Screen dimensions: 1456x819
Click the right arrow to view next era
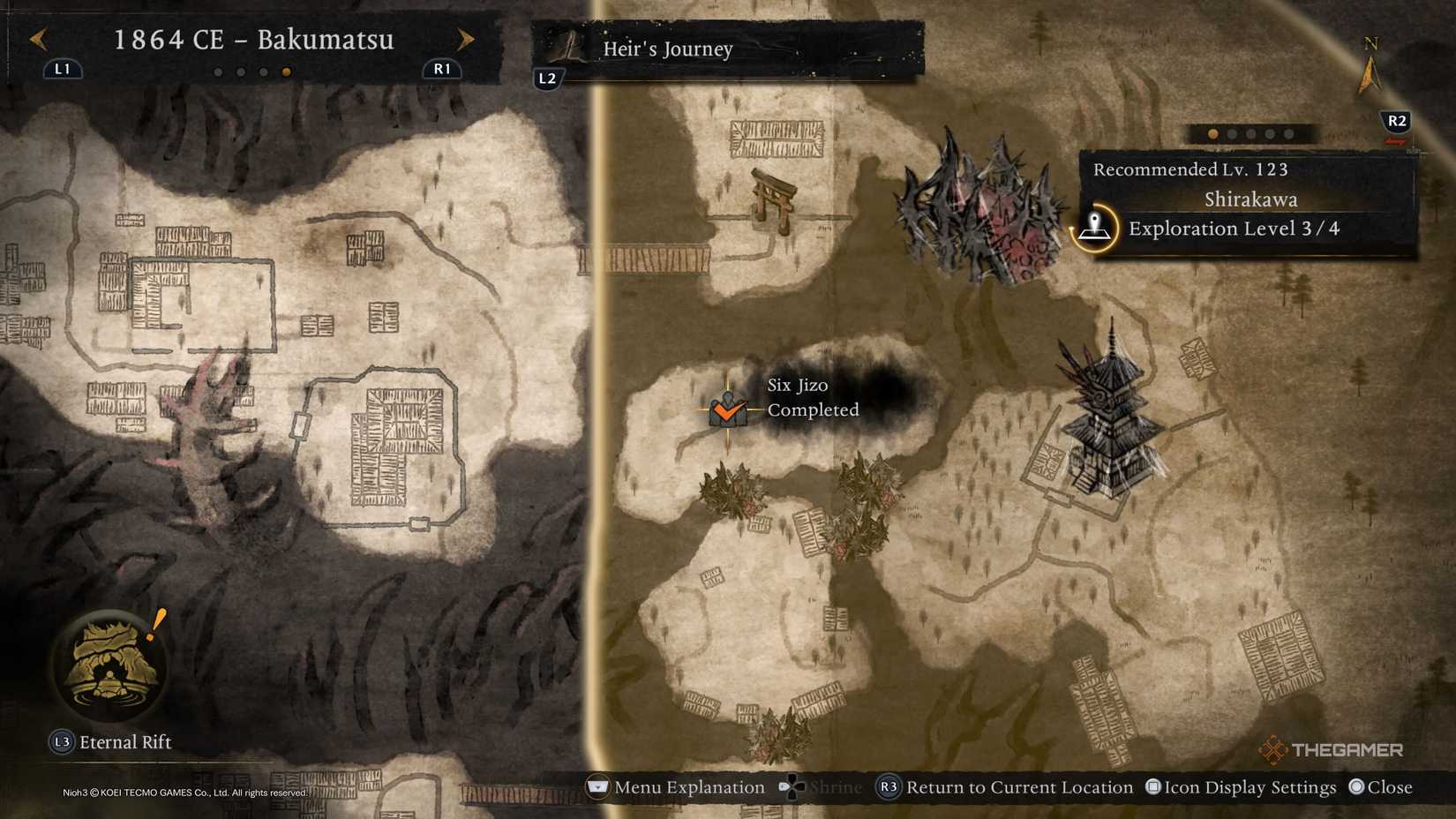pyautogui.click(x=466, y=39)
